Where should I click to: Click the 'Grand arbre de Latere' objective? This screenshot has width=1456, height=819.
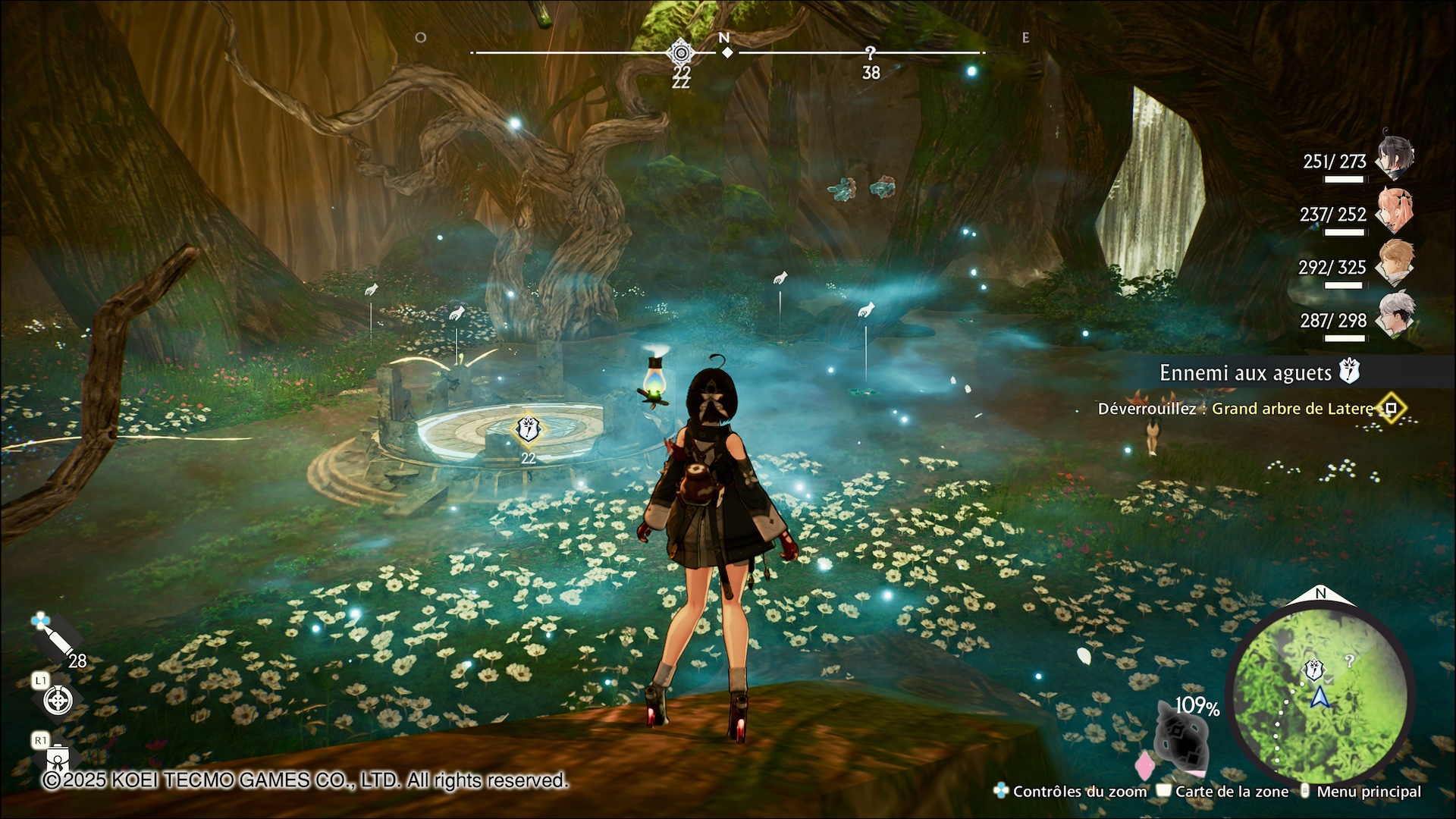1292,409
